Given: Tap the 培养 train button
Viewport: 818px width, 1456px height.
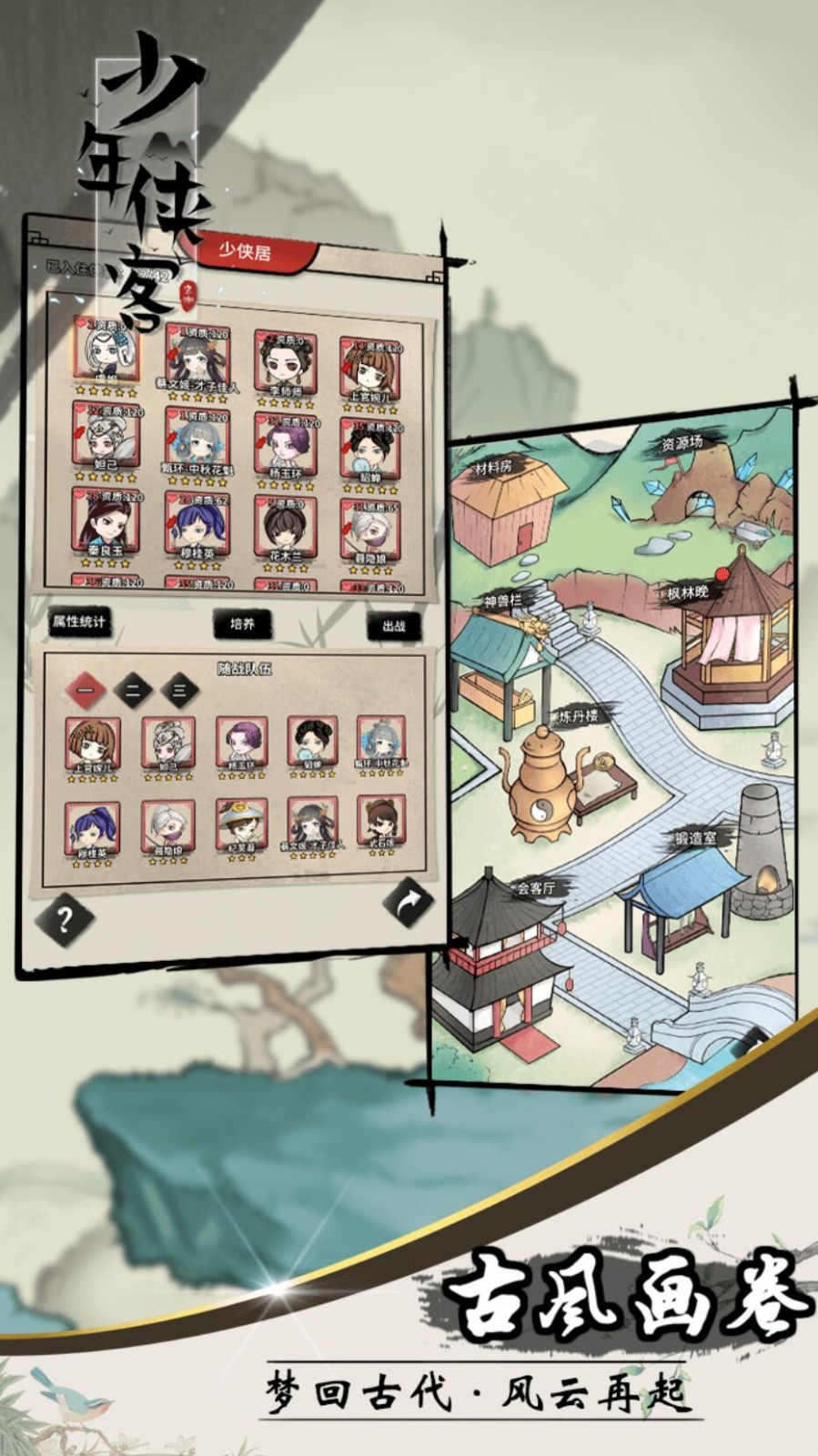Looking at the screenshot, I should 242,624.
